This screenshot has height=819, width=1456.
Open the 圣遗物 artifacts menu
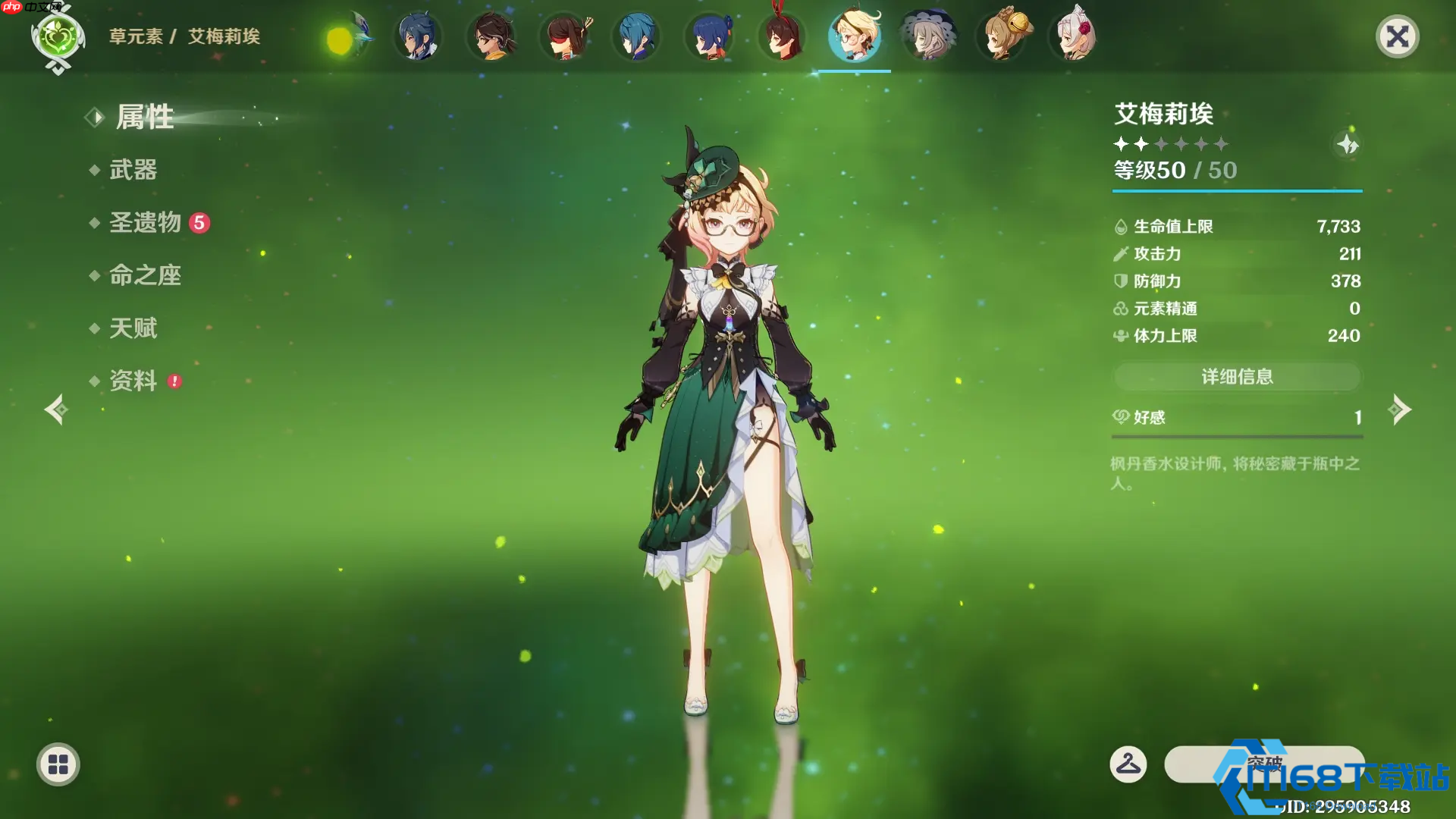(x=146, y=222)
